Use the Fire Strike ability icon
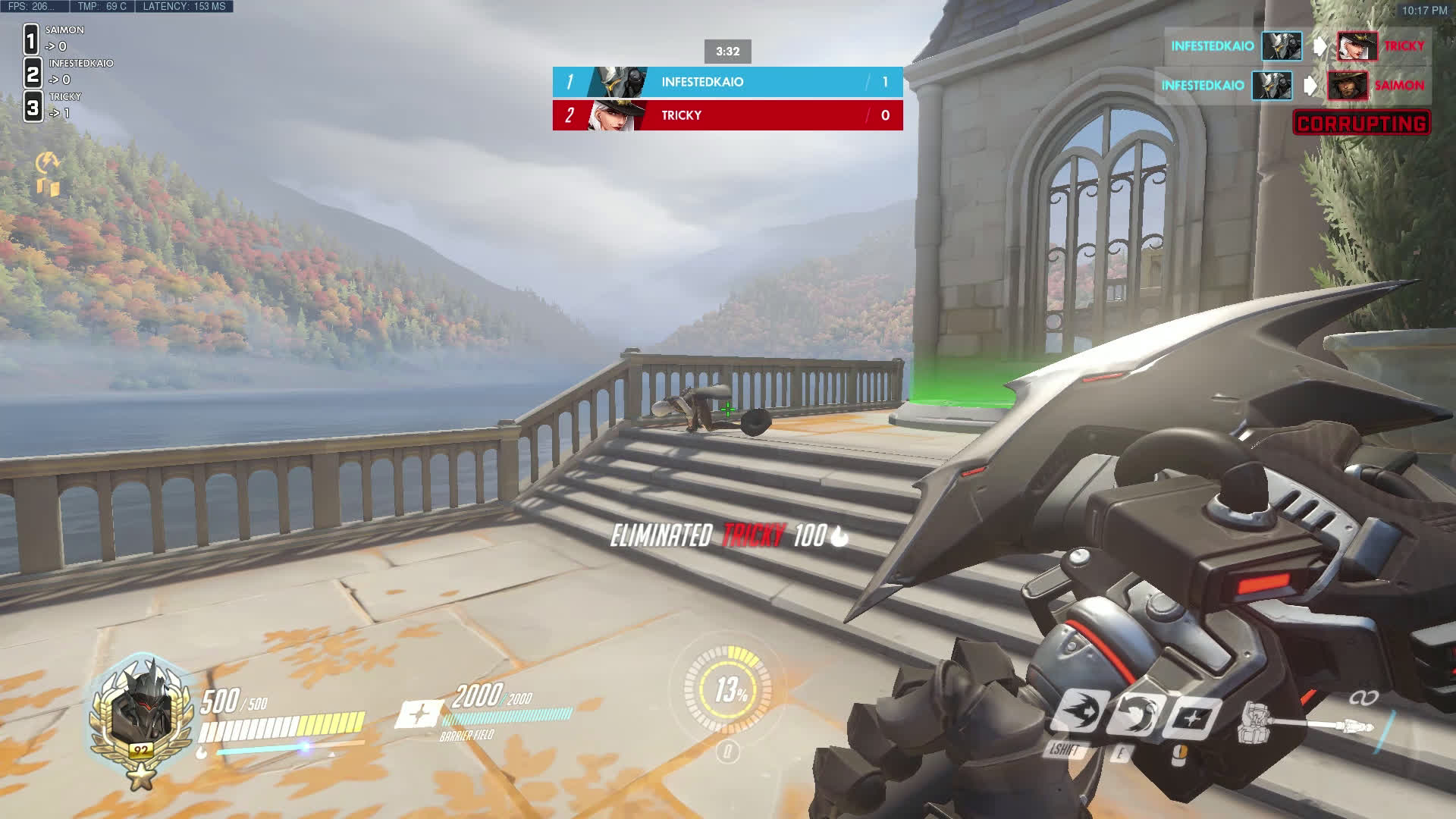This screenshot has height=819, width=1456. click(1135, 714)
